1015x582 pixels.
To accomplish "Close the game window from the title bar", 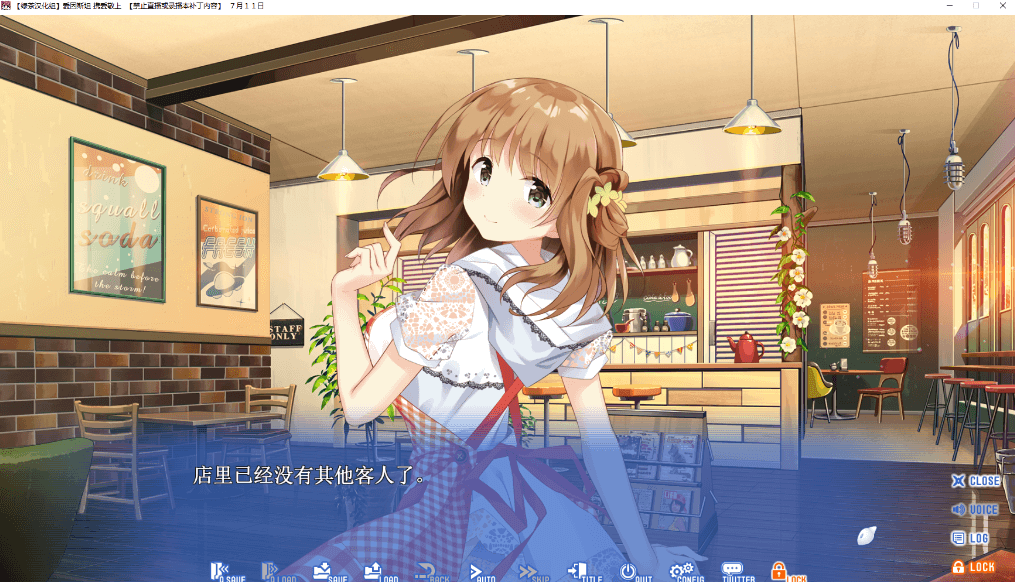I will click(x=1003, y=6).
